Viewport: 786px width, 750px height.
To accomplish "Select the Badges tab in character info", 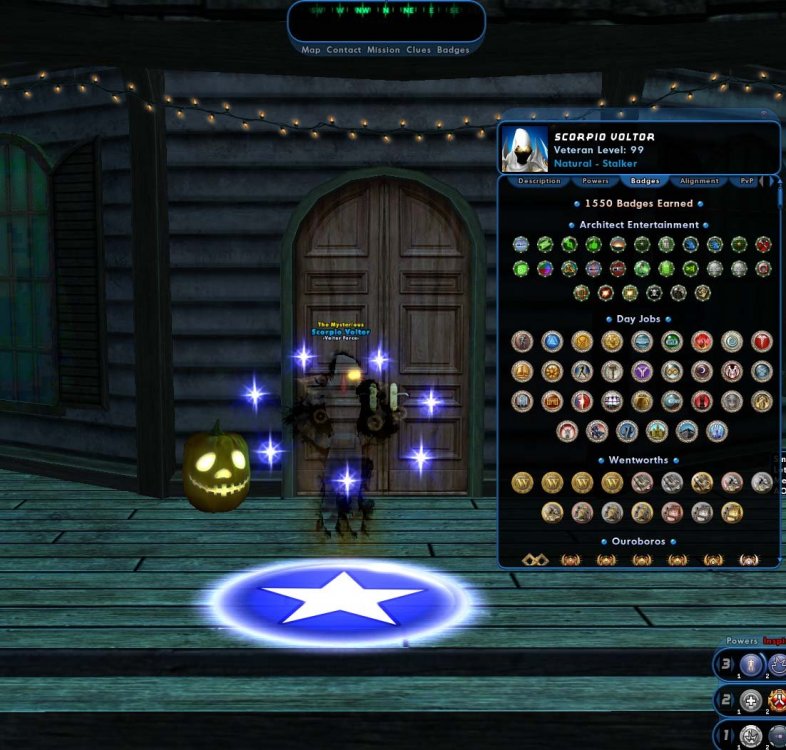I will click(x=645, y=181).
